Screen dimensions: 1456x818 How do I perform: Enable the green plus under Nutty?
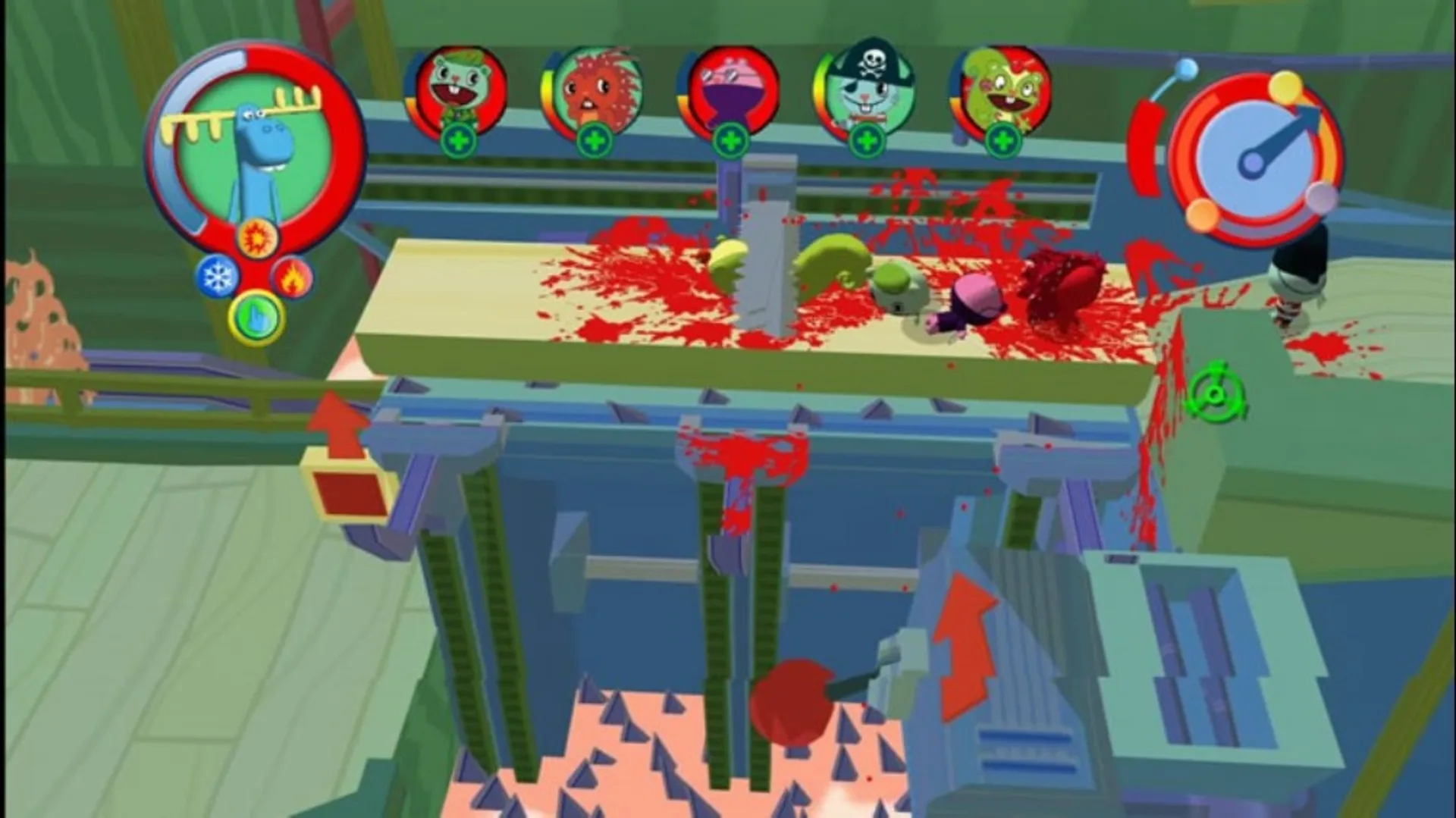click(x=1005, y=140)
